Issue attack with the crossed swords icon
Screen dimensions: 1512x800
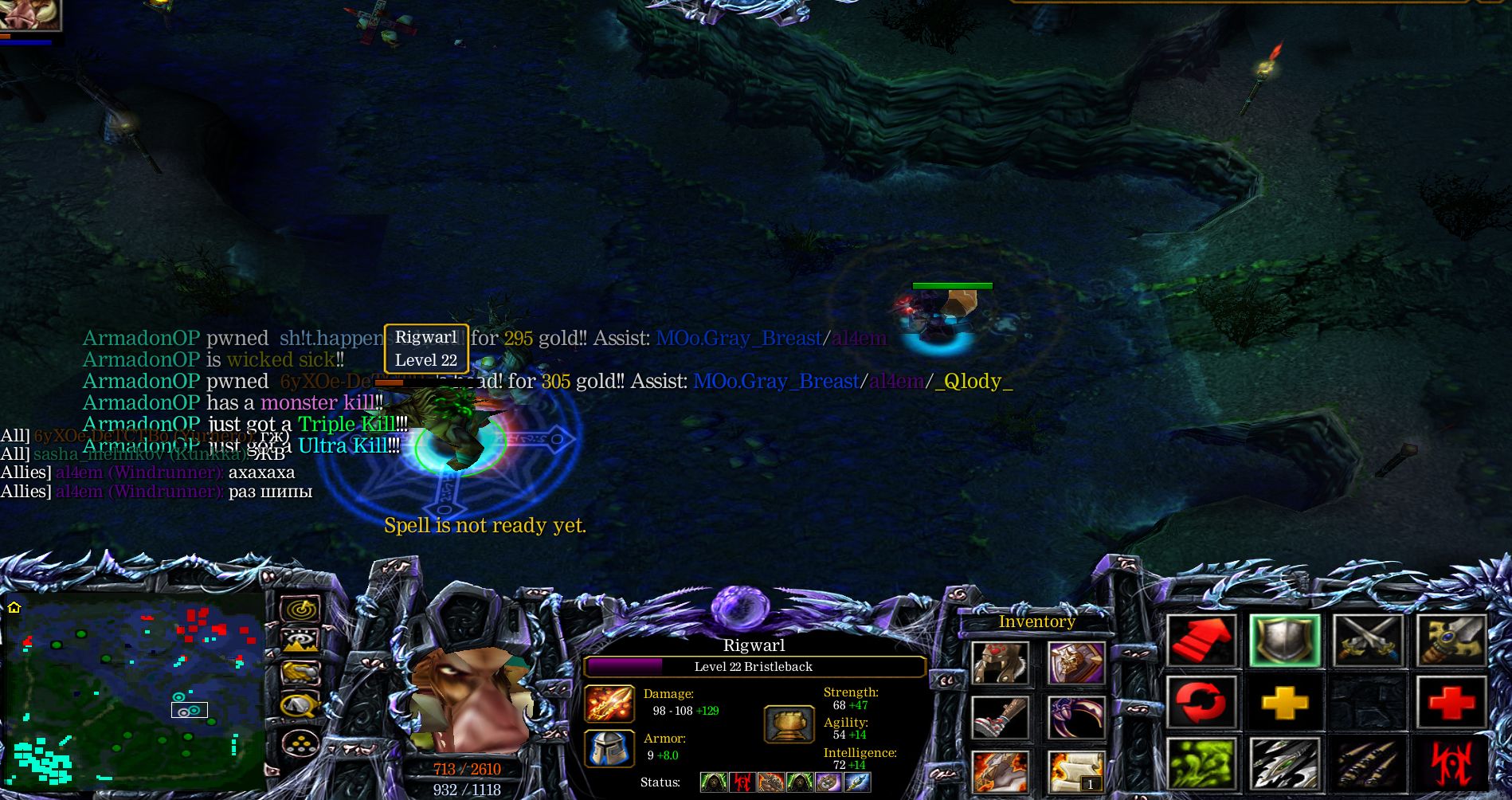pos(1369,641)
